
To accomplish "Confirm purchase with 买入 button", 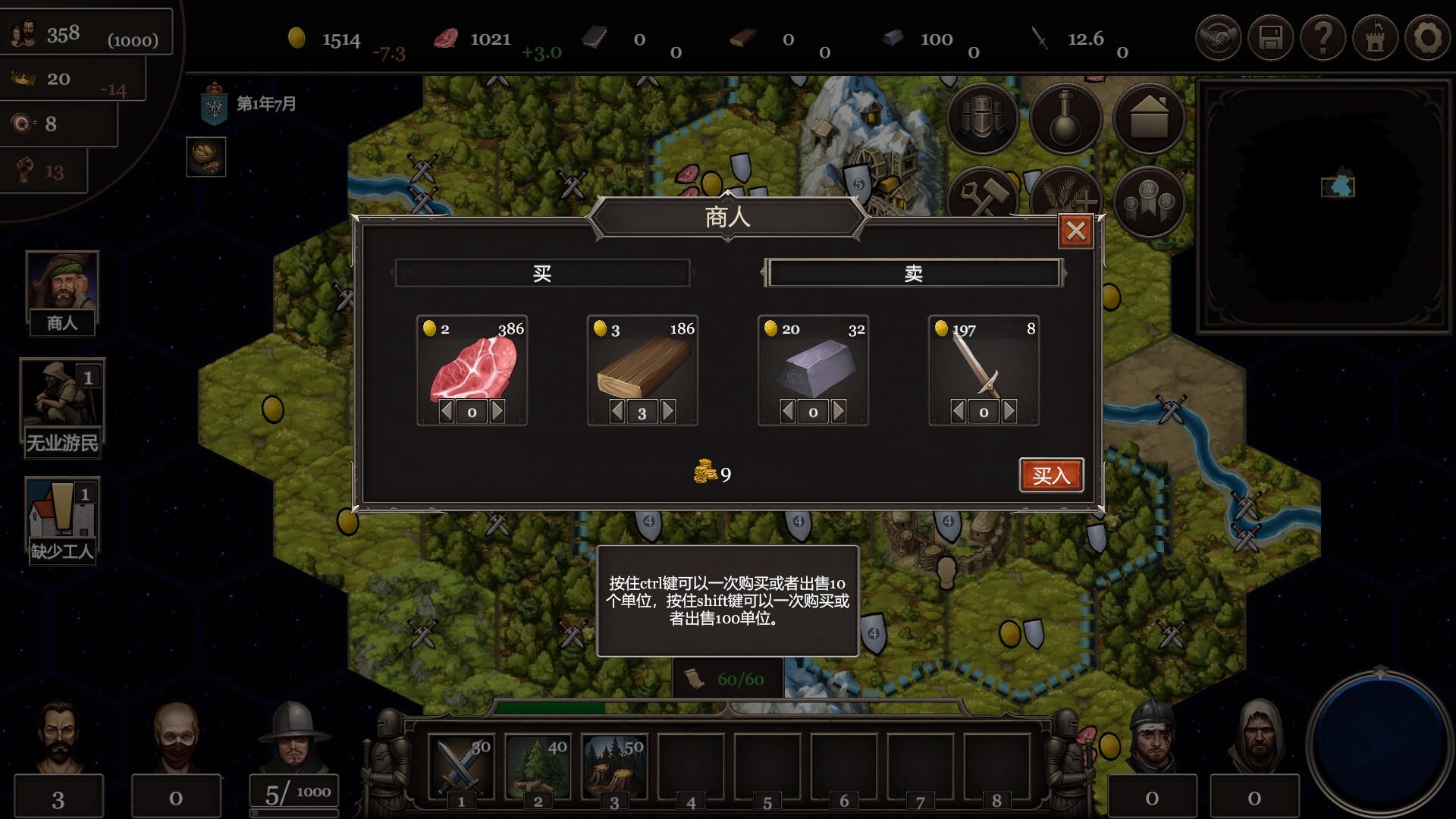I will pyautogui.click(x=1051, y=475).
